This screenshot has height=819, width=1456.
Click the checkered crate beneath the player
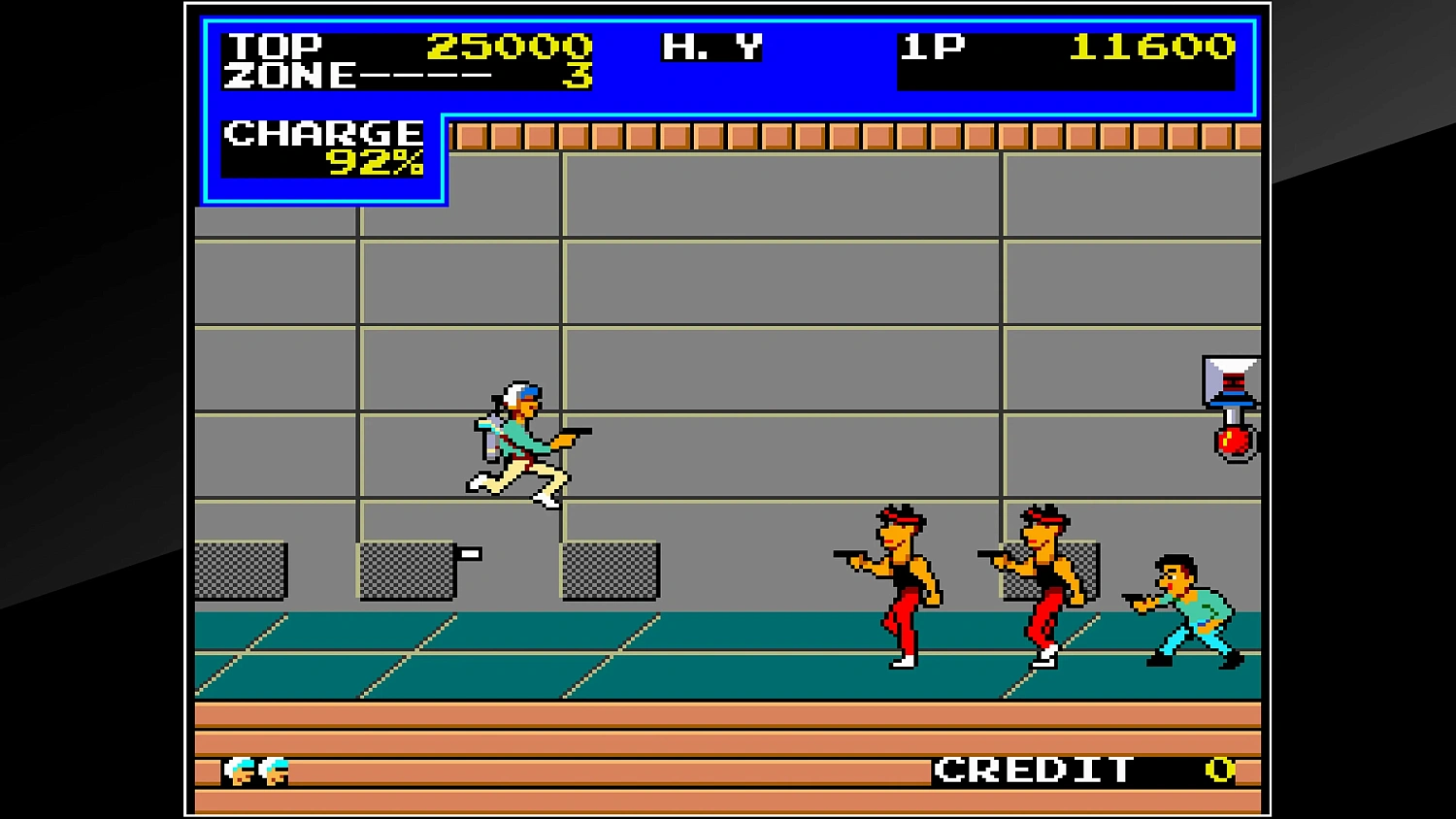click(x=610, y=571)
